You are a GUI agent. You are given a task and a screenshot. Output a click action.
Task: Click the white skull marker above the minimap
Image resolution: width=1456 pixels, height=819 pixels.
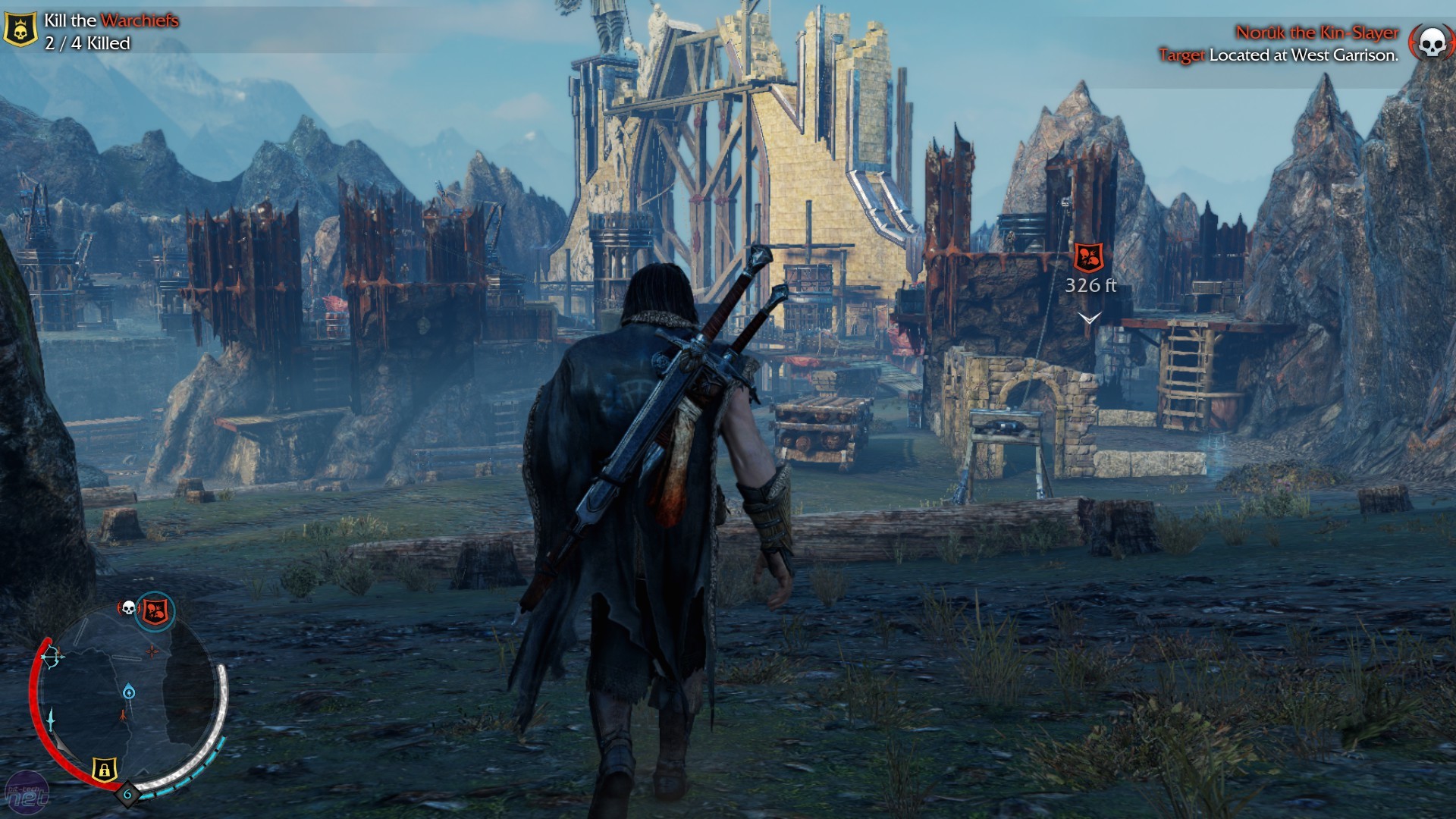click(128, 606)
